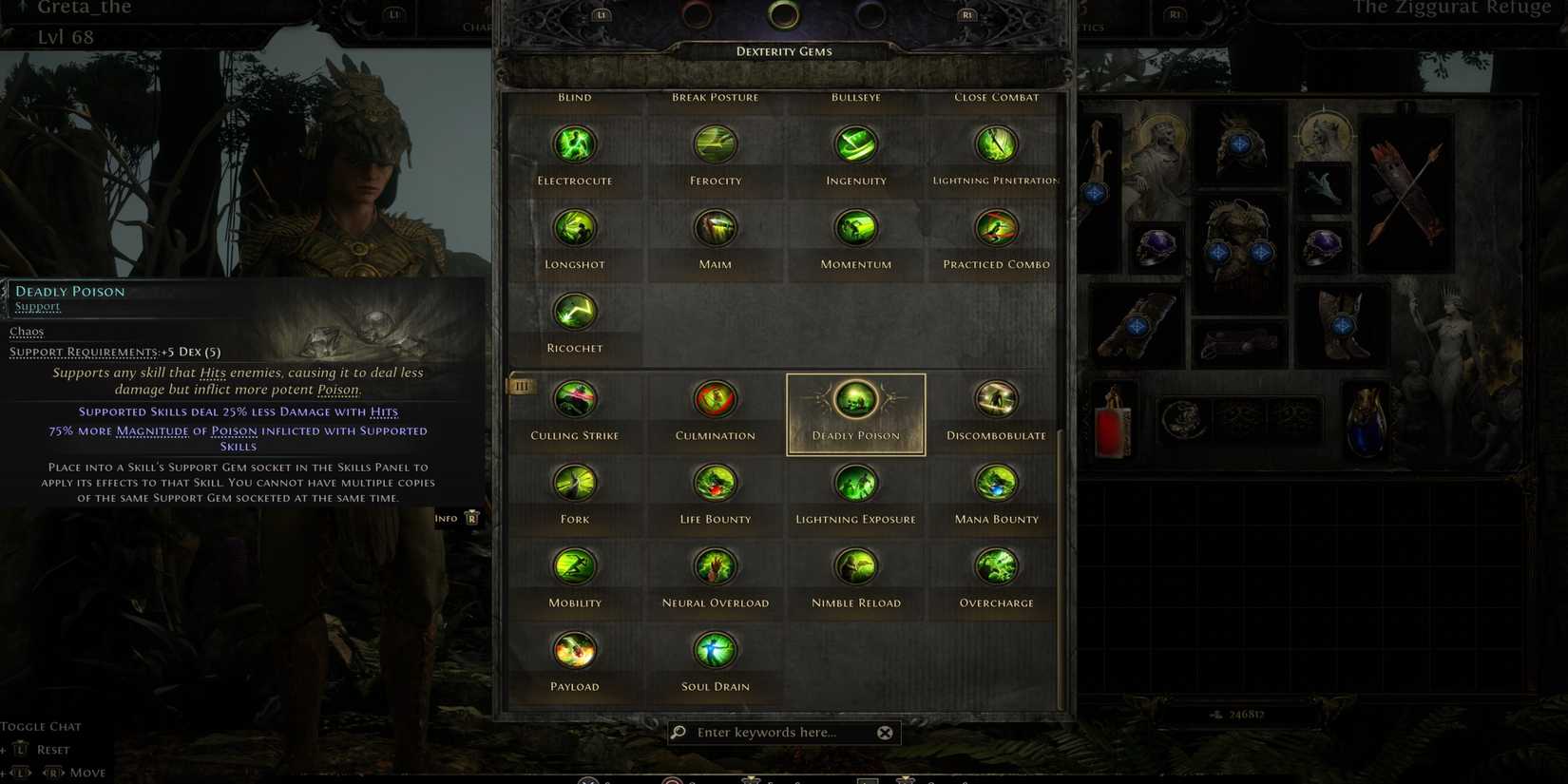
Task: Select the Culling Strike gem
Action: [575, 399]
